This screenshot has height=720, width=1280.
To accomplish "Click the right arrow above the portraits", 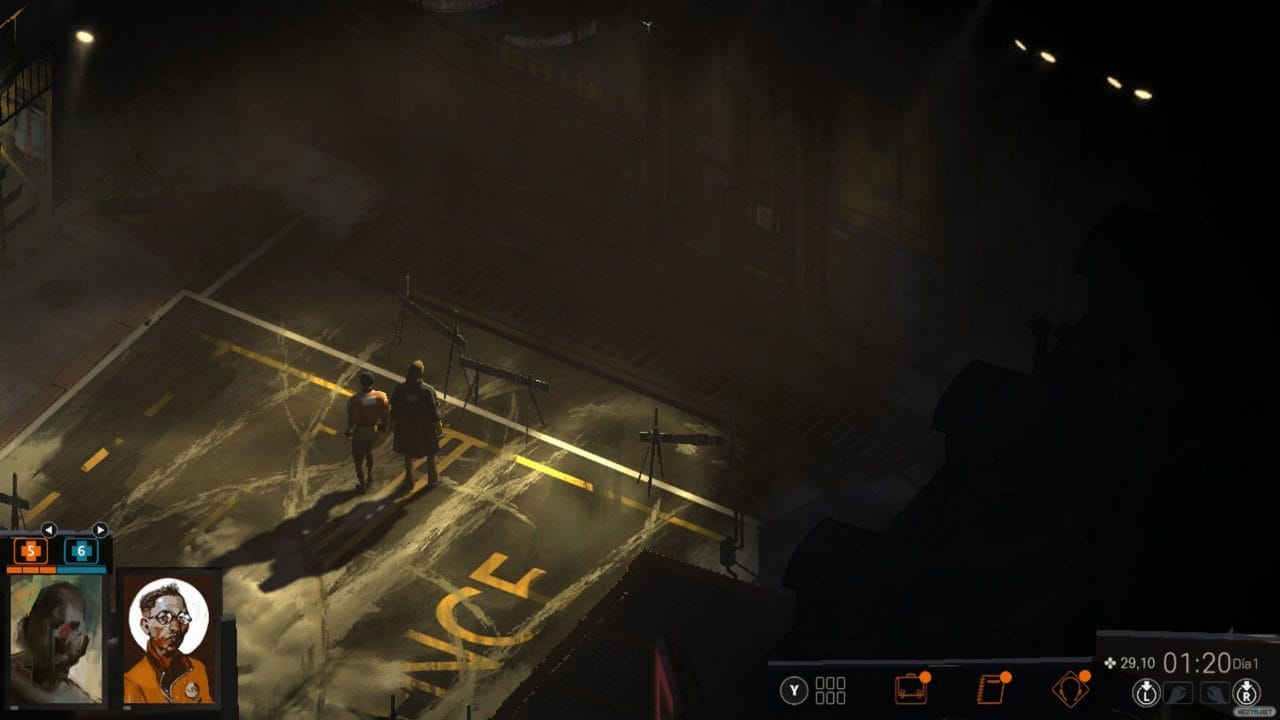I will [101, 530].
